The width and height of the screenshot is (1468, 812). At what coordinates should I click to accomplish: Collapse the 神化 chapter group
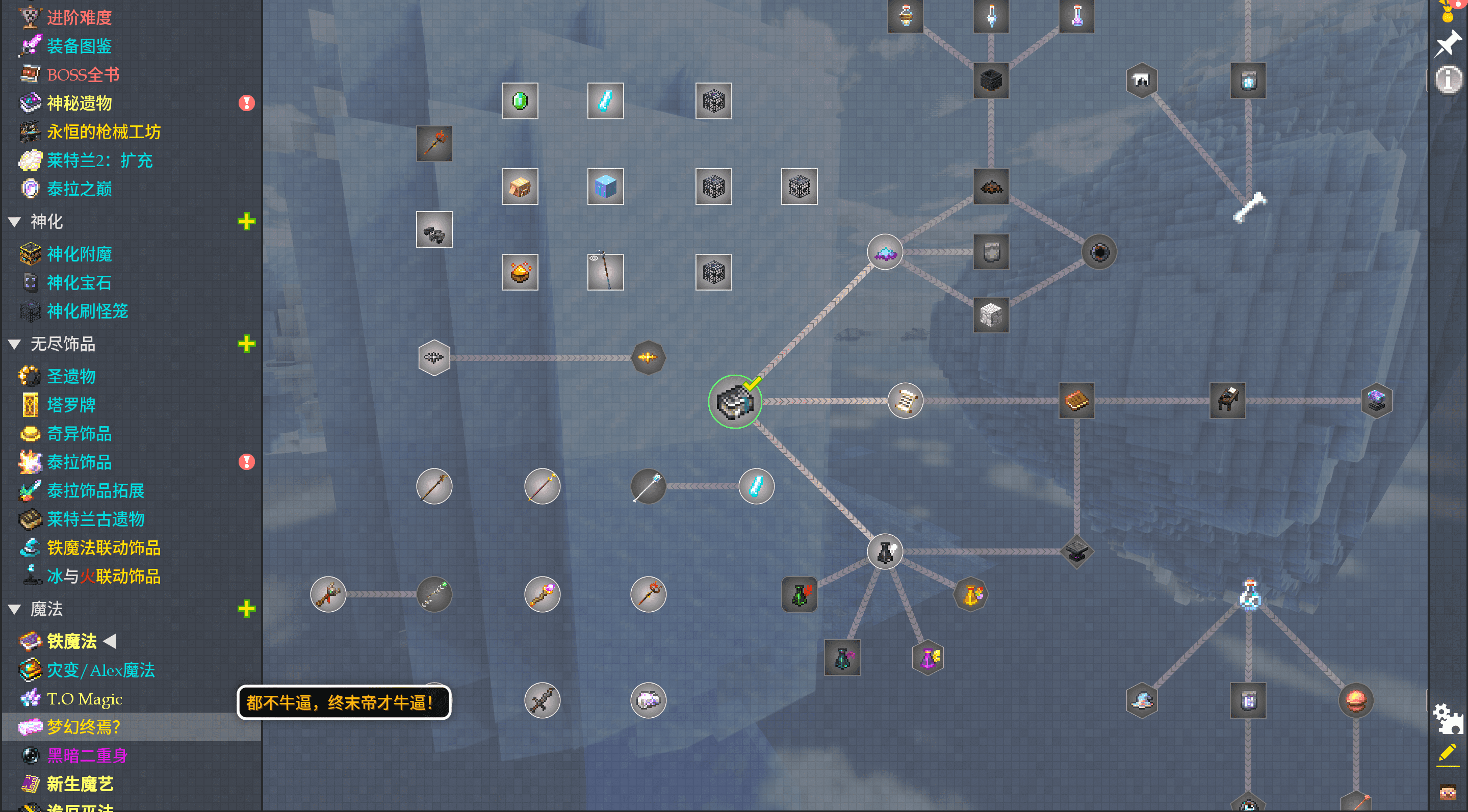pos(15,222)
